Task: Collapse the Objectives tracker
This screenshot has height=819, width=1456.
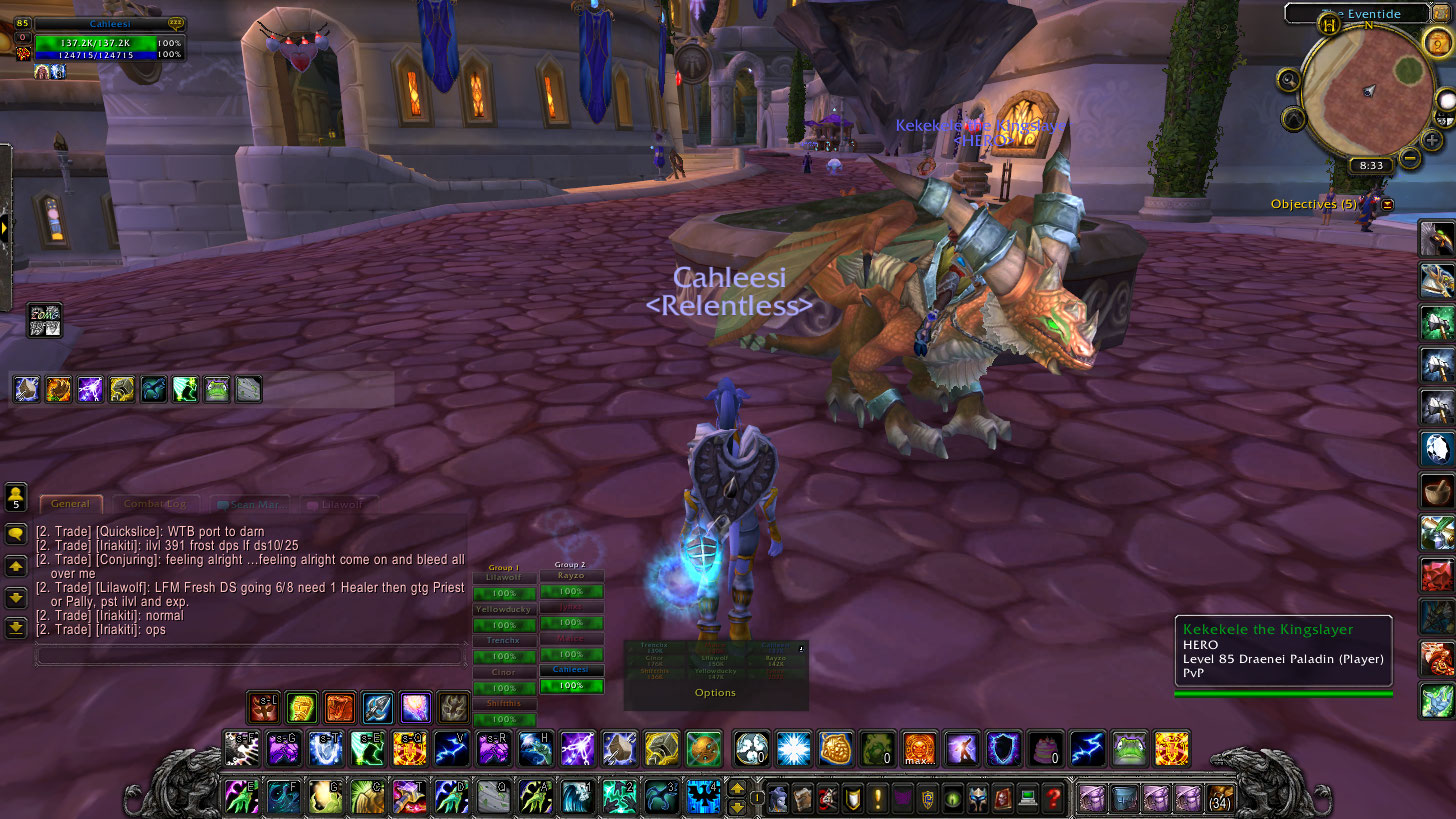Action: point(1387,204)
